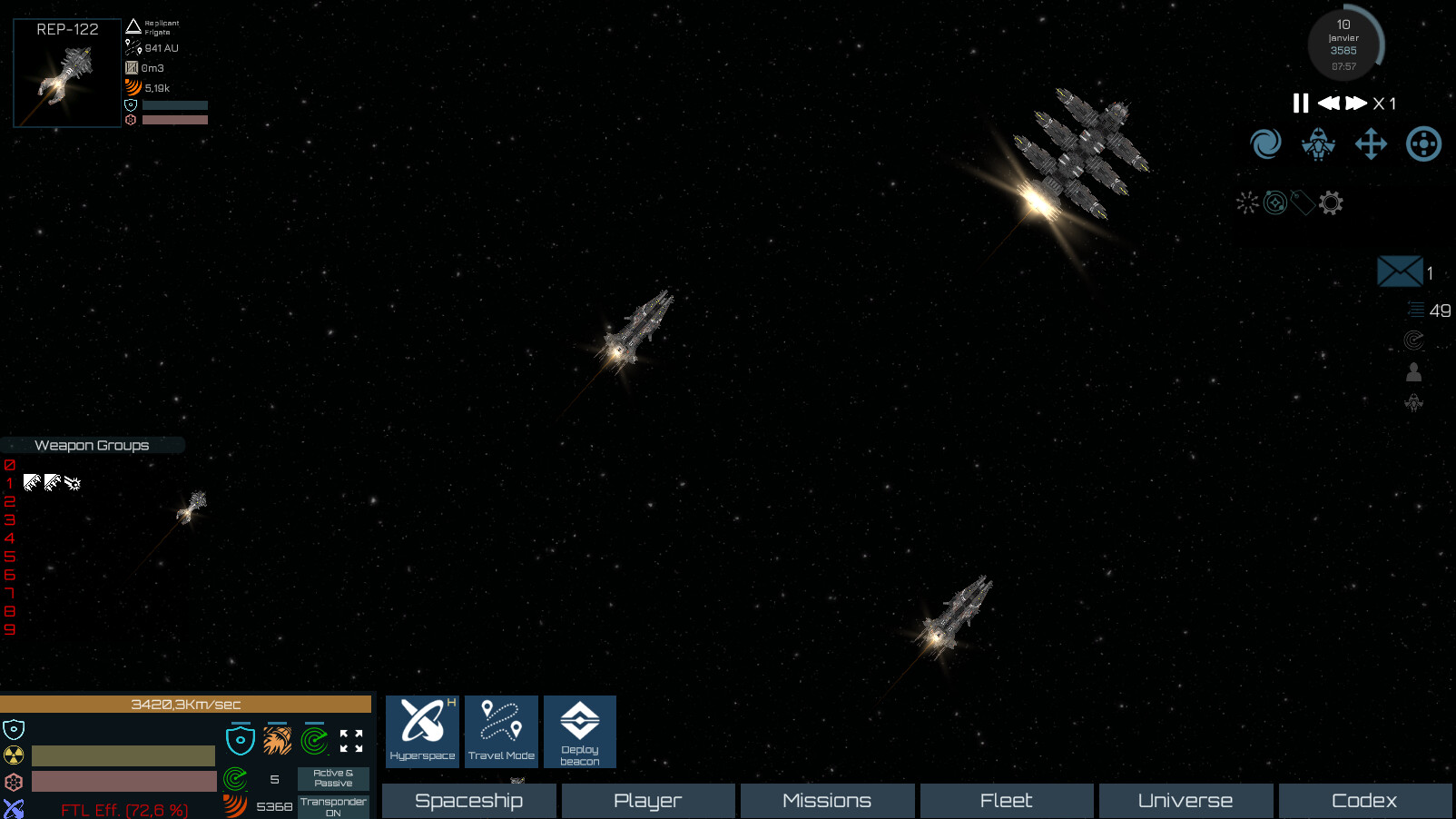The width and height of the screenshot is (1456, 819).
Task: Open the Missions tab
Action: tap(827, 800)
